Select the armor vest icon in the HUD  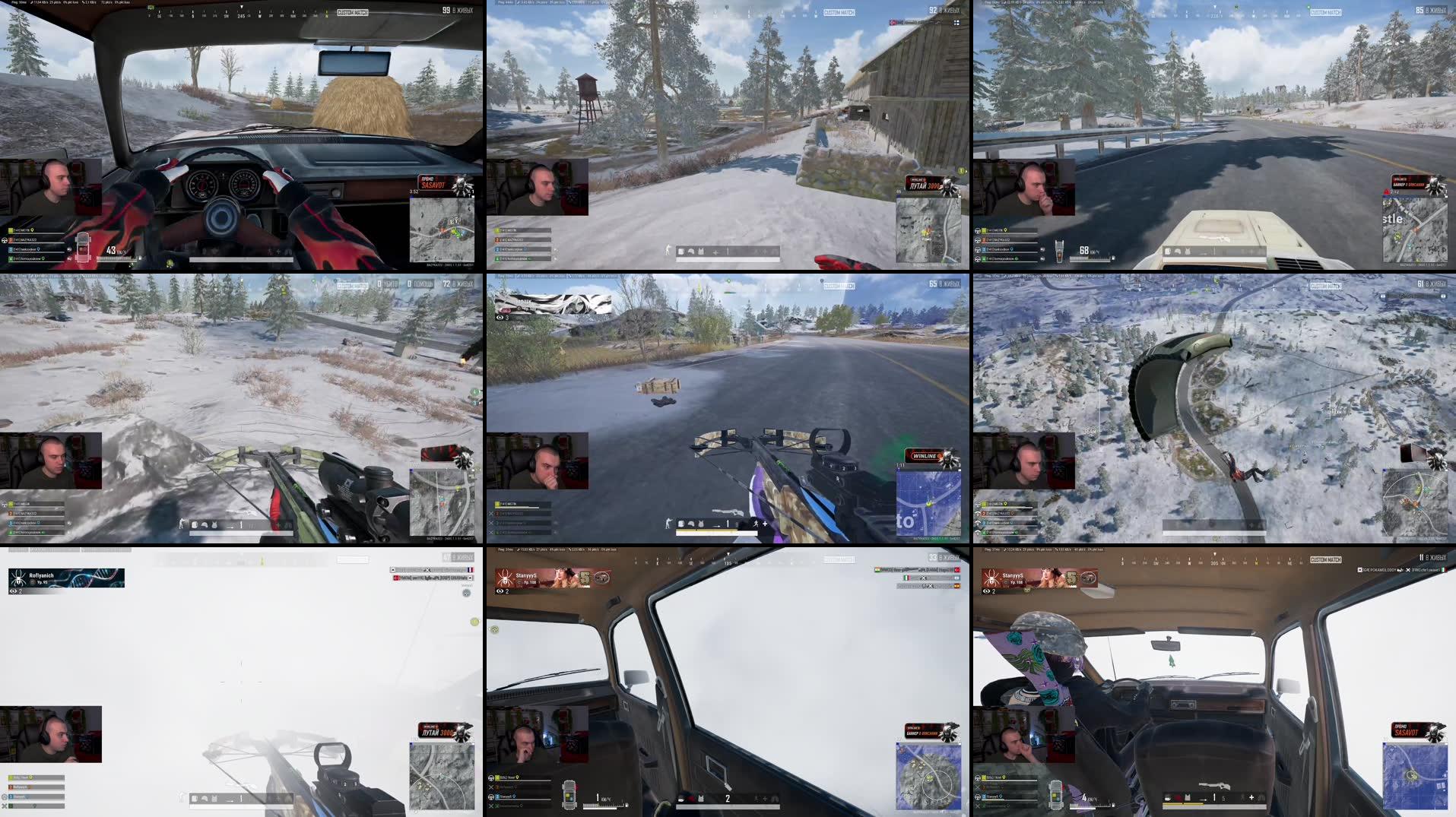(701, 524)
